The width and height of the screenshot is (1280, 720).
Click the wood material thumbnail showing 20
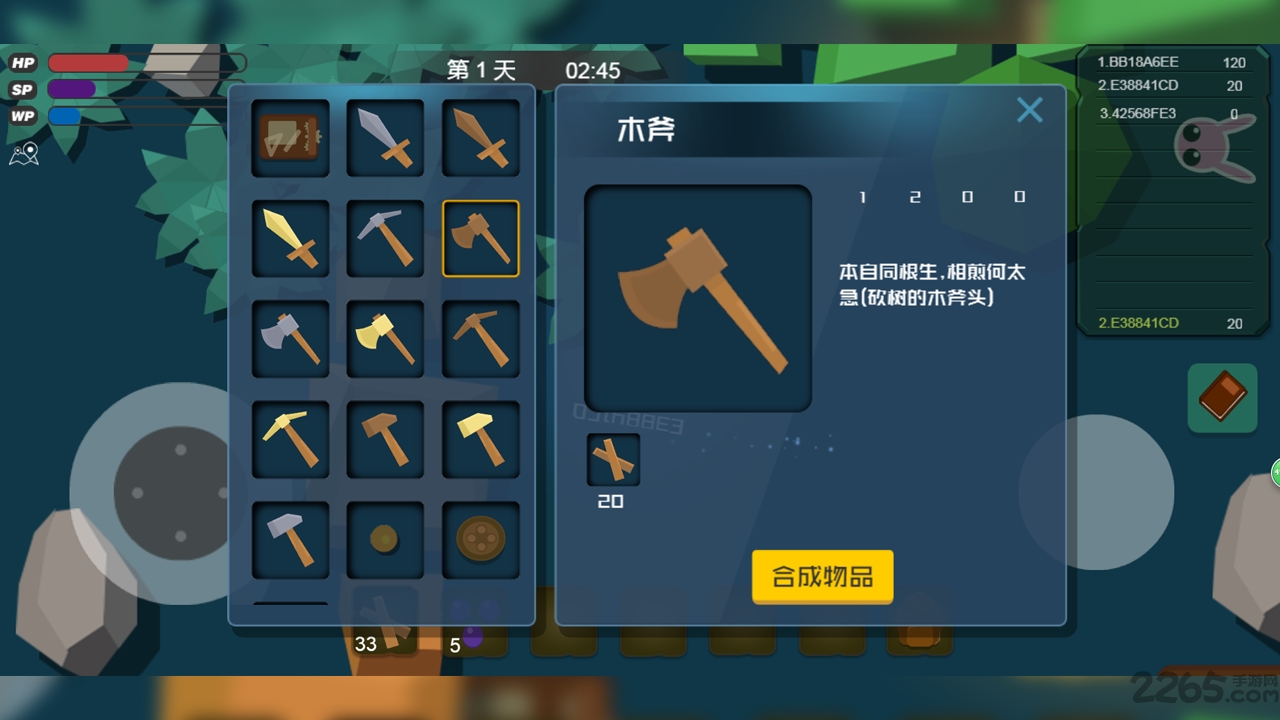[x=612, y=459]
